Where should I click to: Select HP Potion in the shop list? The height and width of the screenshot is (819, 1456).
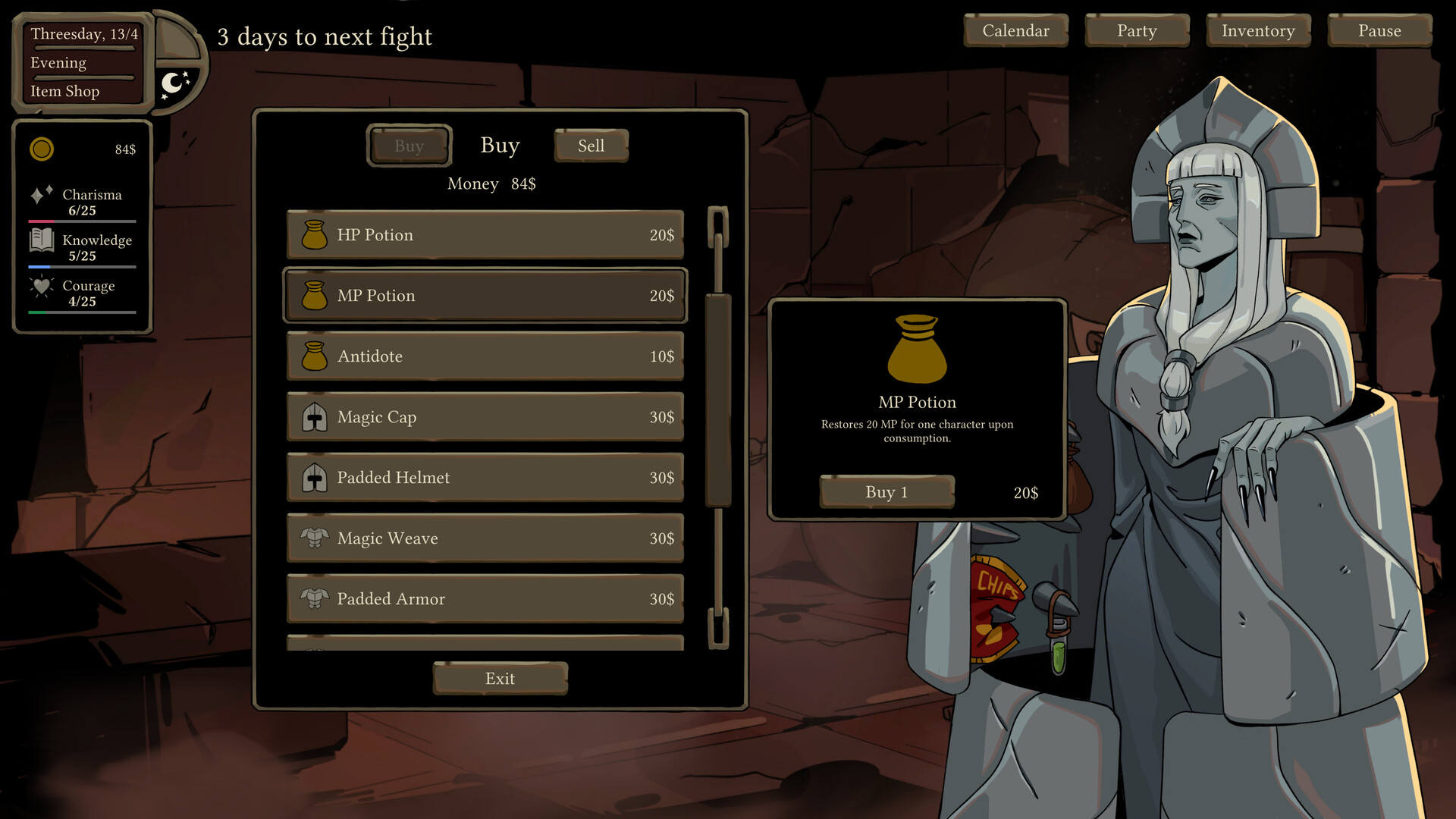(485, 235)
